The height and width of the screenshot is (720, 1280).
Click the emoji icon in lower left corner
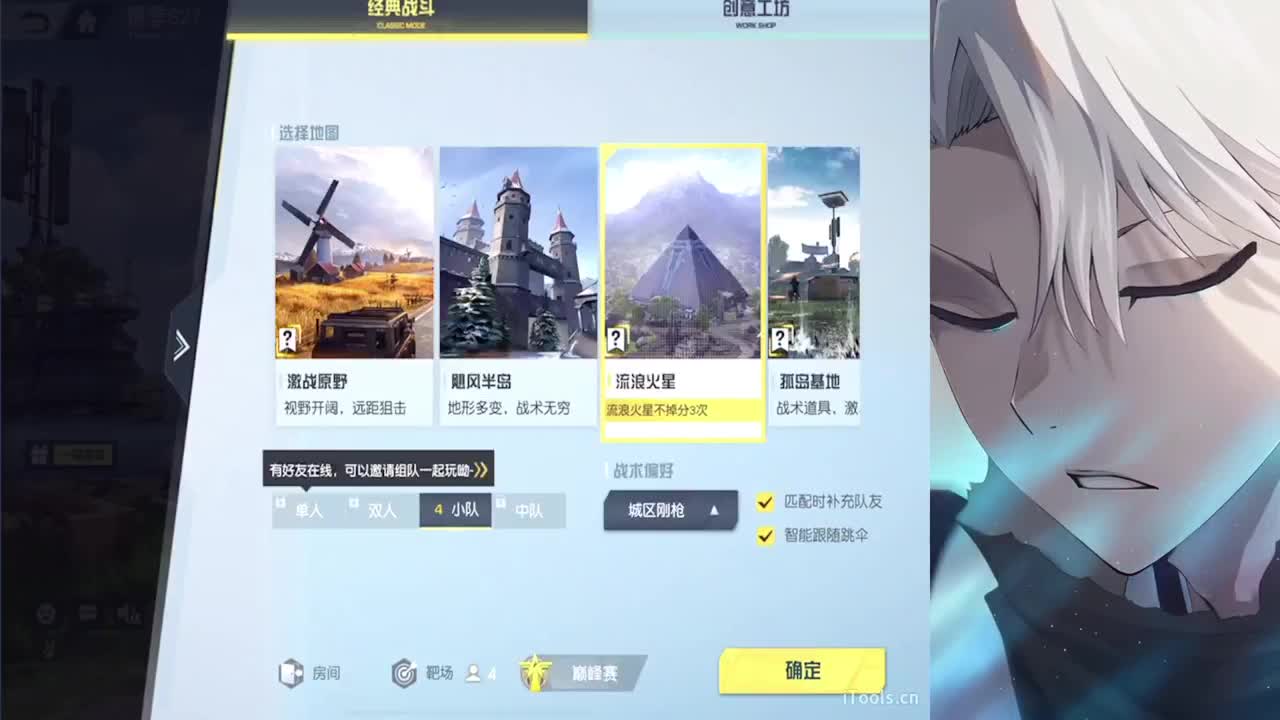pyautogui.click(x=46, y=614)
